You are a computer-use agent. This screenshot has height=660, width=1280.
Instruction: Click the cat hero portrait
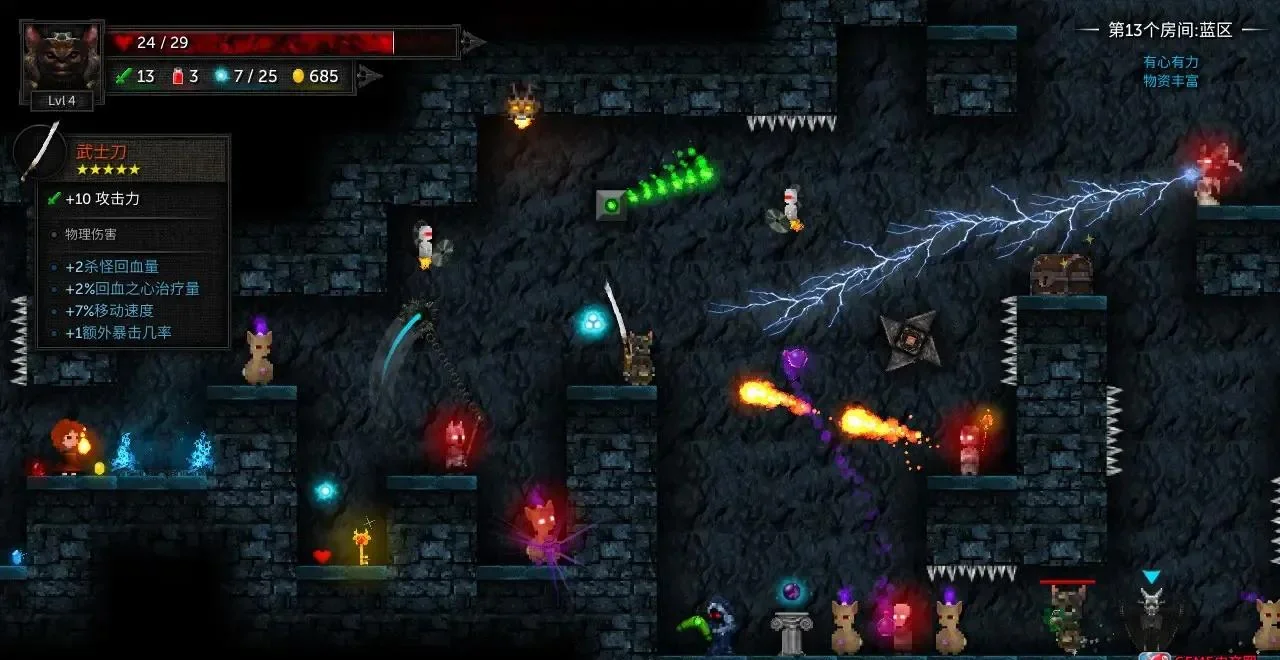[61, 56]
